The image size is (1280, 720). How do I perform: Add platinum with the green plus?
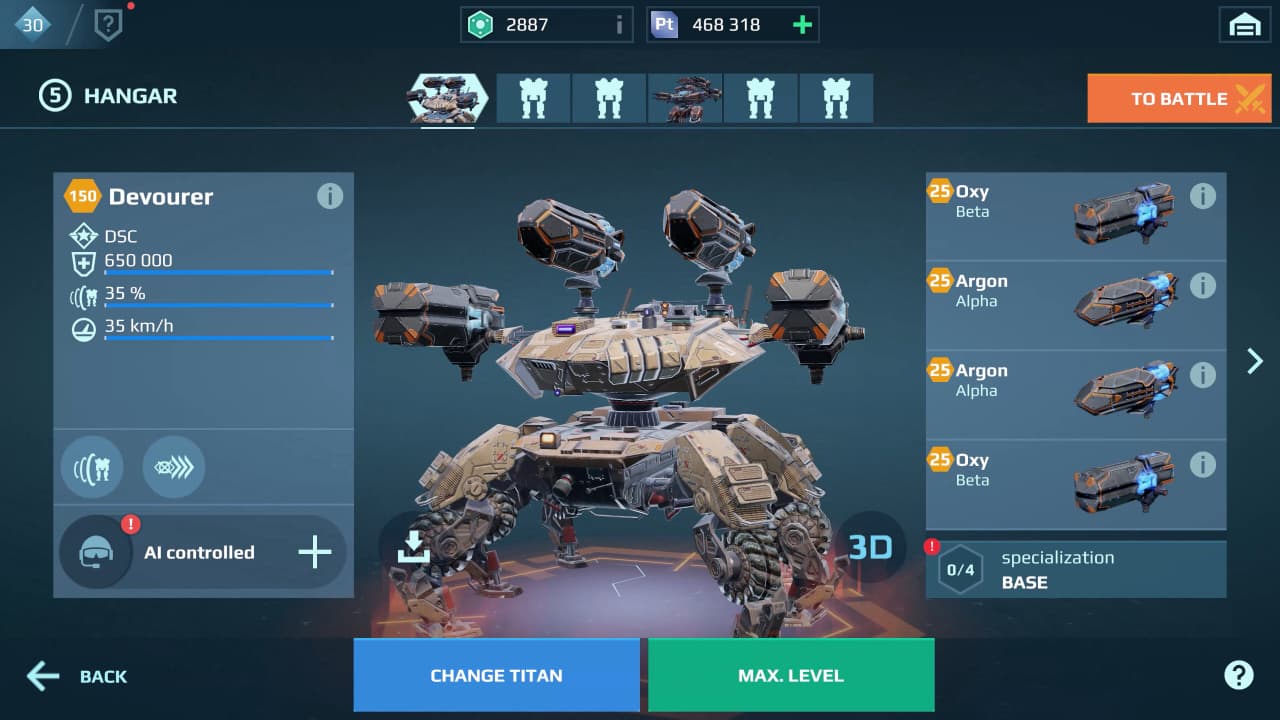[802, 25]
